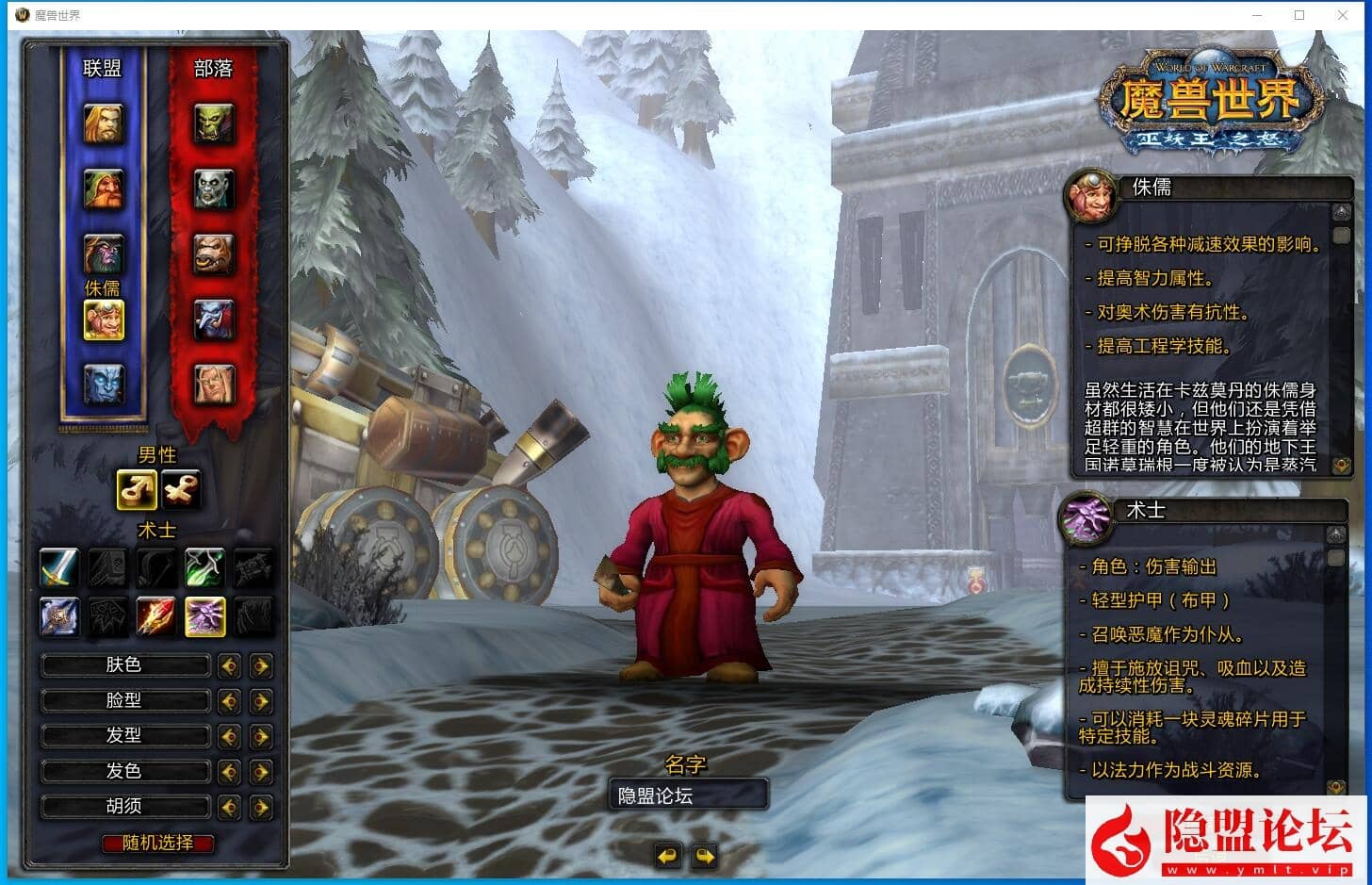This screenshot has height=885, width=1372.
Task: Select the Mage class fireball icon
Action: (156, 617)
